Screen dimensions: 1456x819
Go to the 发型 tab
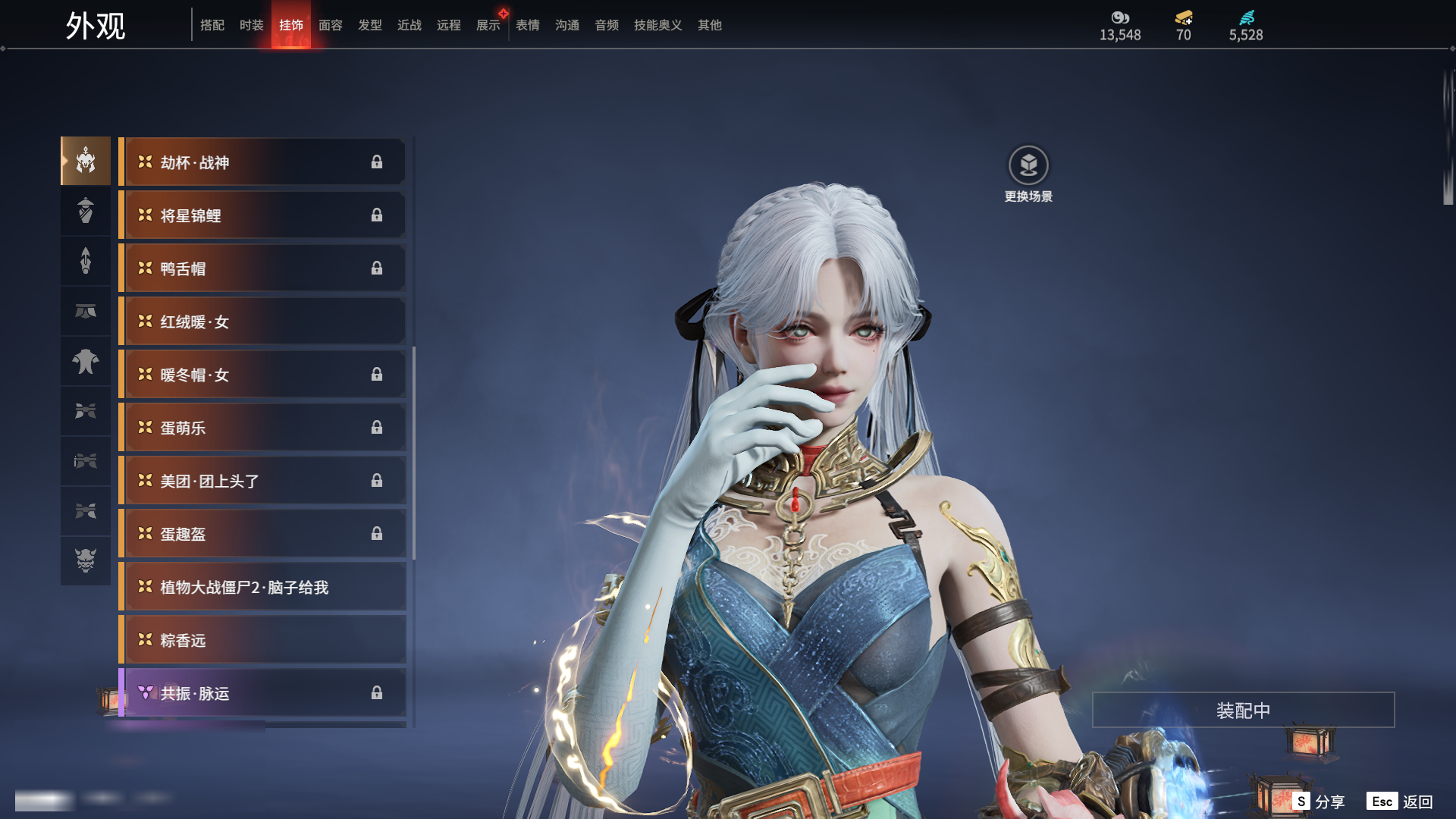tap(369, 25)
